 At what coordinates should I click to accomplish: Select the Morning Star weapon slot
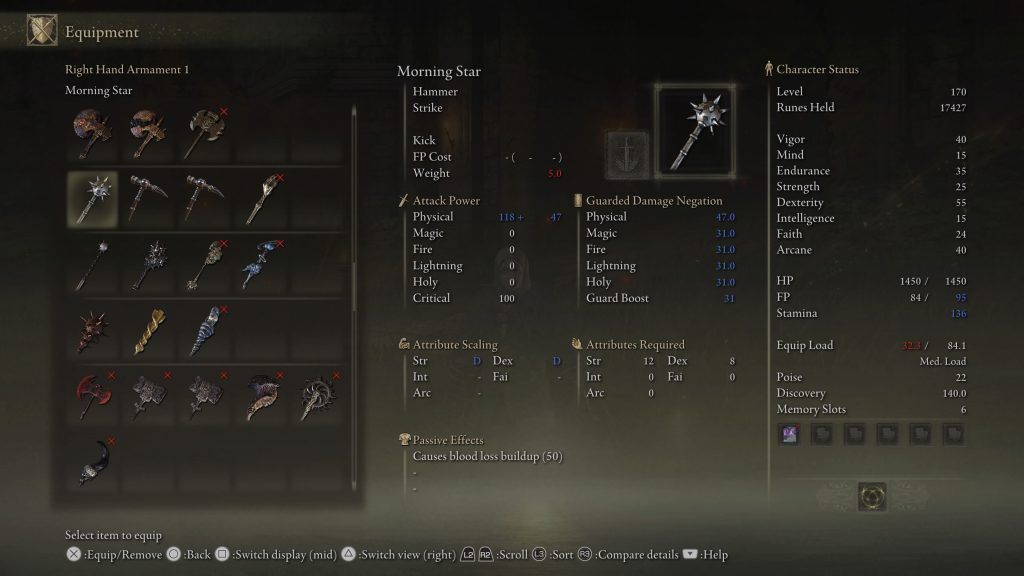(x=92, y=197)
